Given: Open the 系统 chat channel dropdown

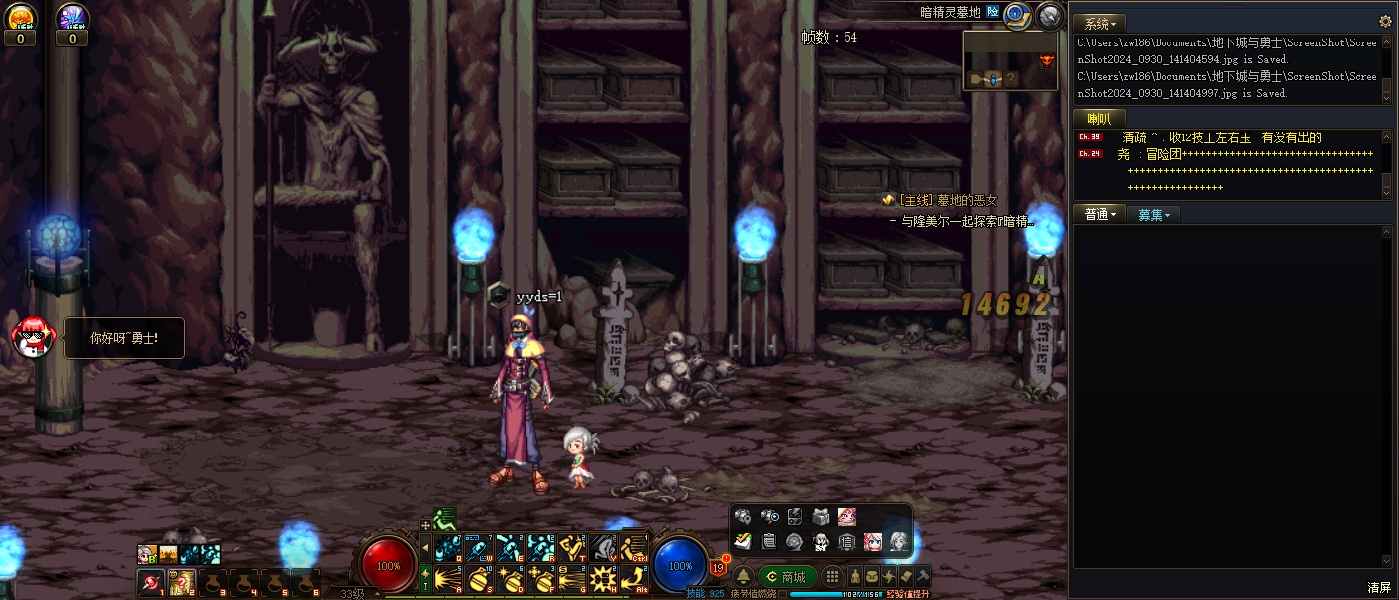Looking at the screenshot, I should (x=1100, y=23).
